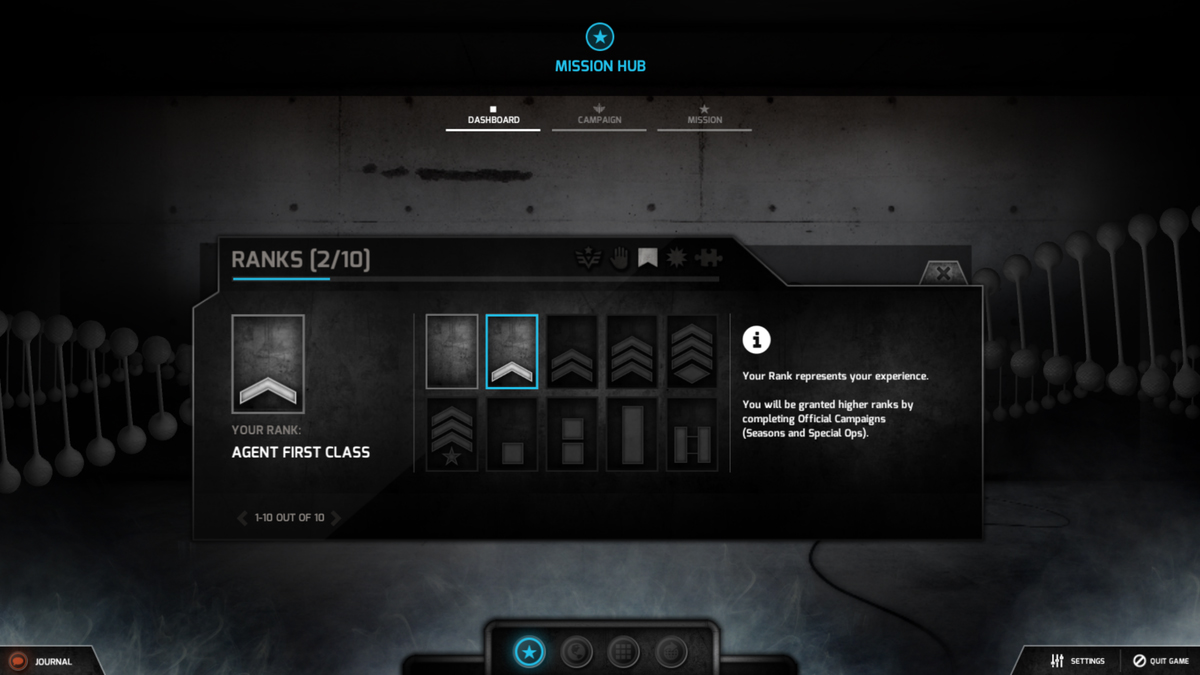Pick the chevrons-with-star rank tile
Image resolution: width=1200 pixels, height=675 pixels.
[x=452, y=434]
